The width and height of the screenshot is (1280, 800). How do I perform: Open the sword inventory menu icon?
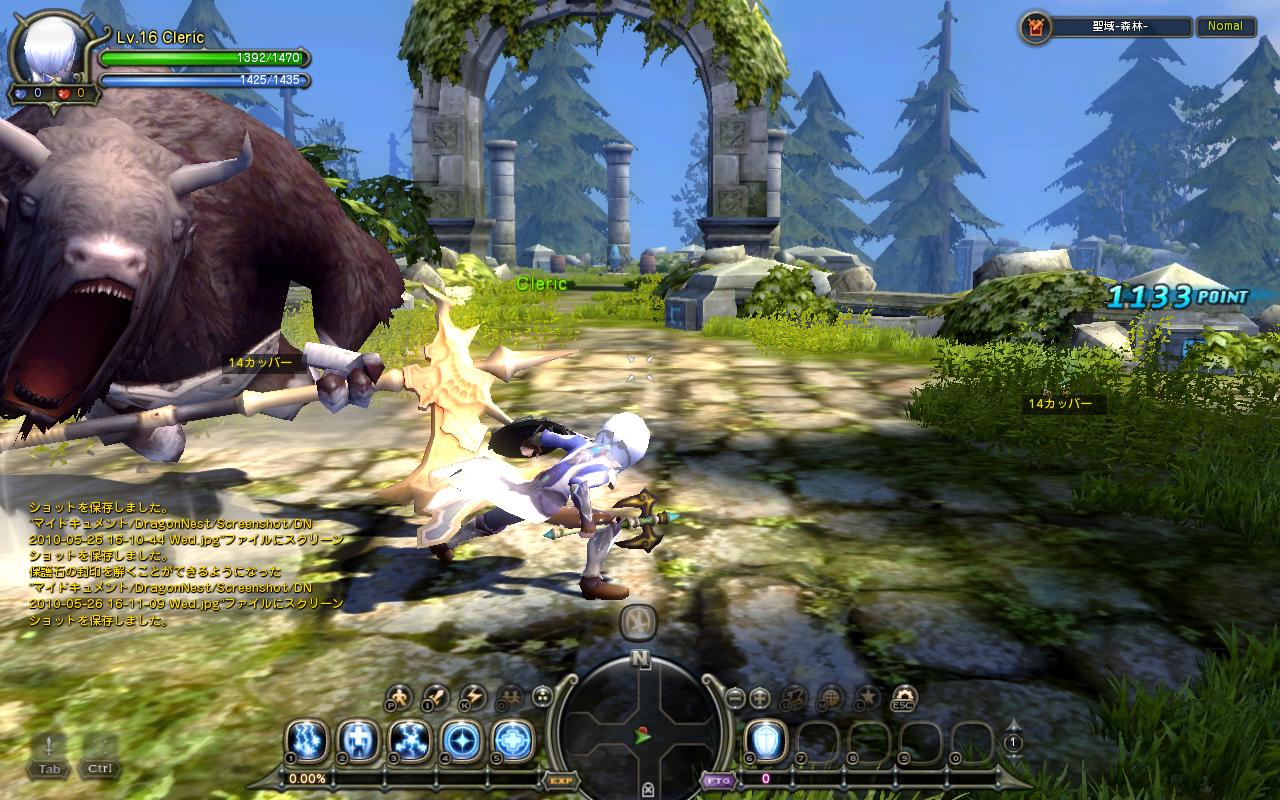[436, 696]
